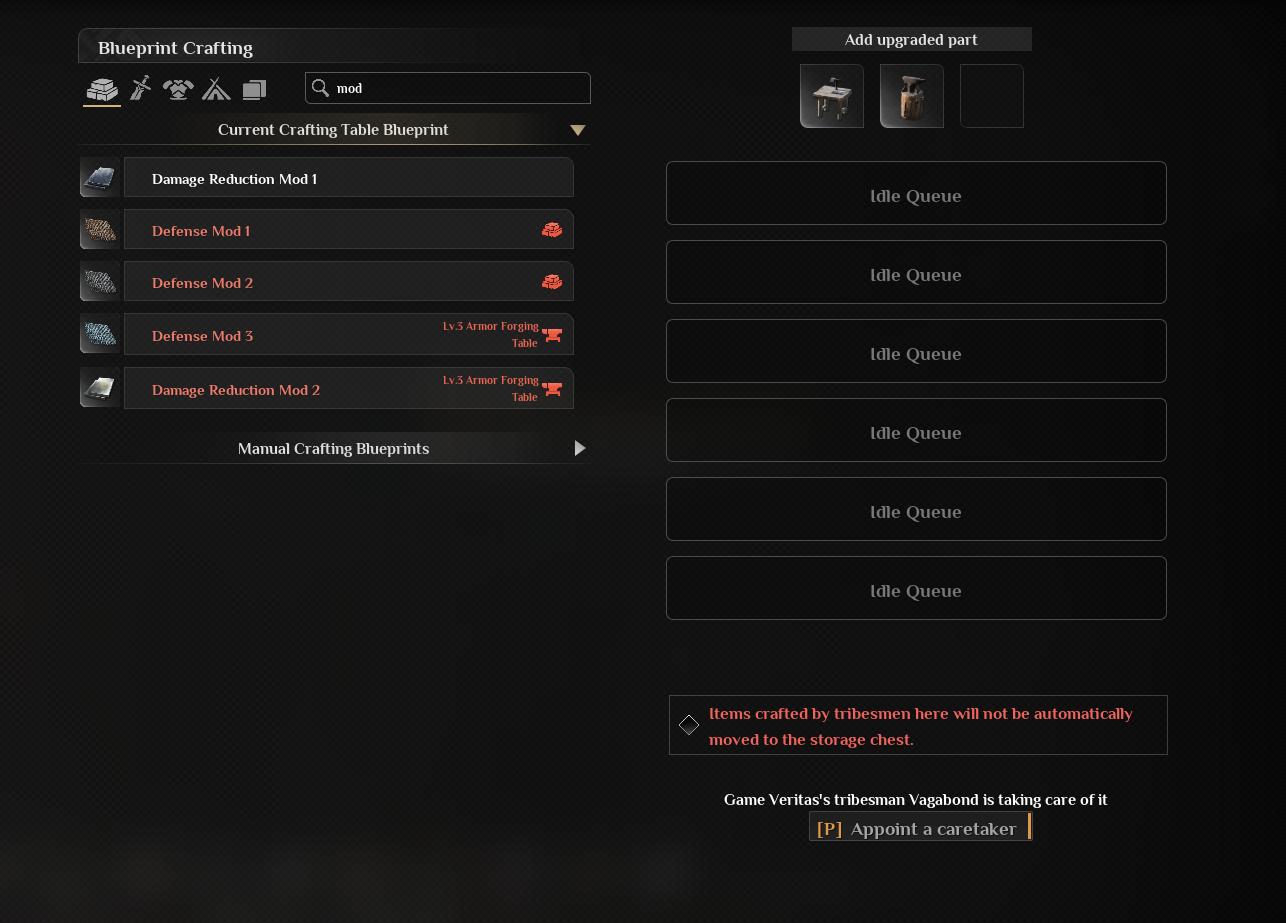Click the resource icon on Defense Mod 2
1286x923 pixels.
(552, 281)
